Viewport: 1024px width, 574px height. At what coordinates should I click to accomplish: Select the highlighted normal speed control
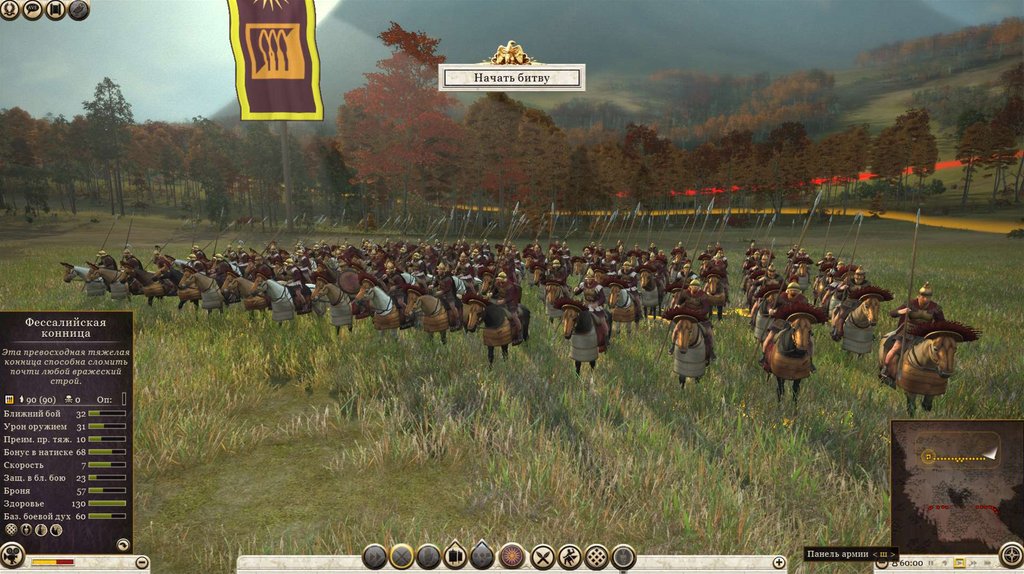coord(960,563)
